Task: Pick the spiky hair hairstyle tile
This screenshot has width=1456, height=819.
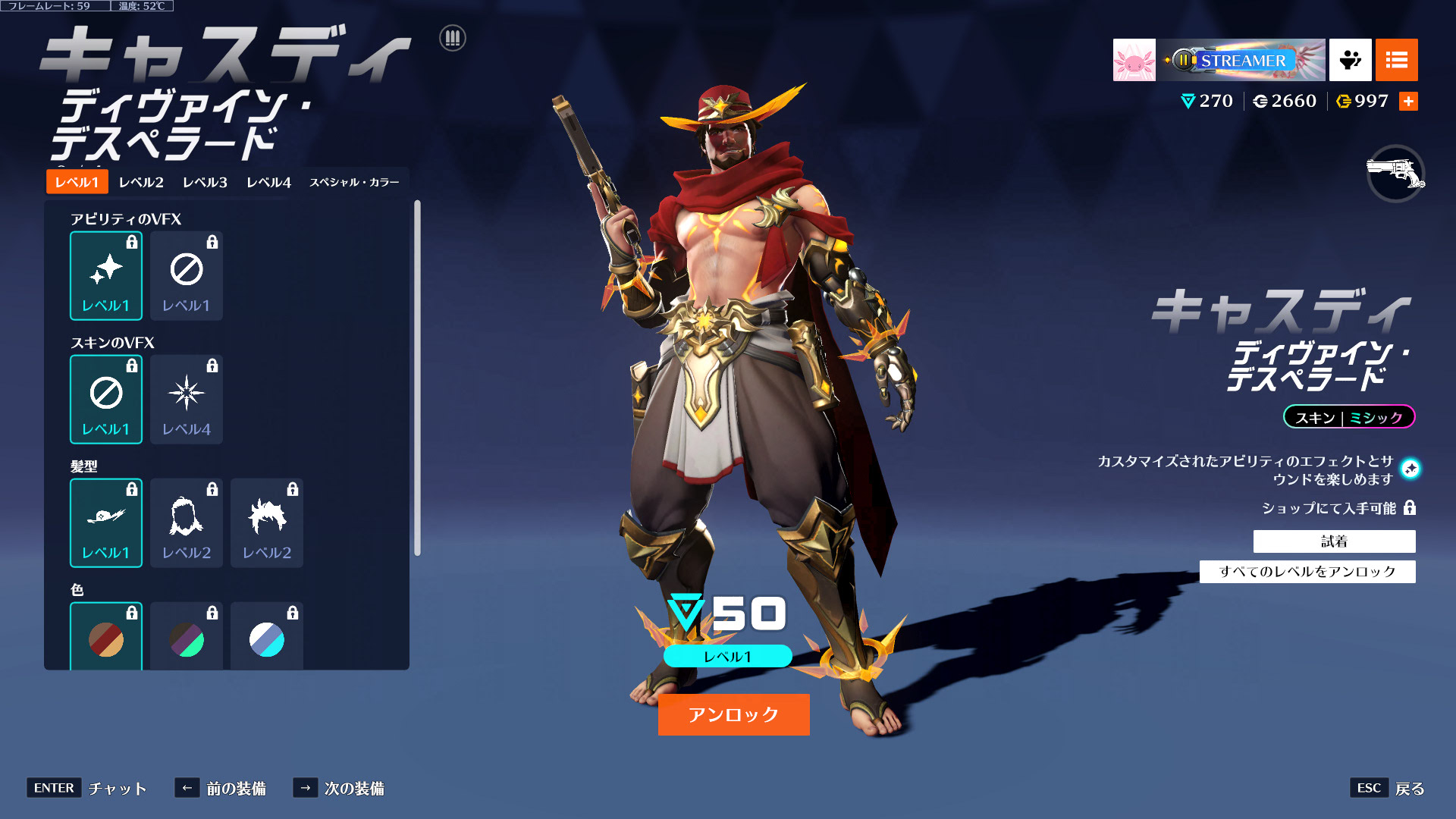Action: [x=267, y=522]
